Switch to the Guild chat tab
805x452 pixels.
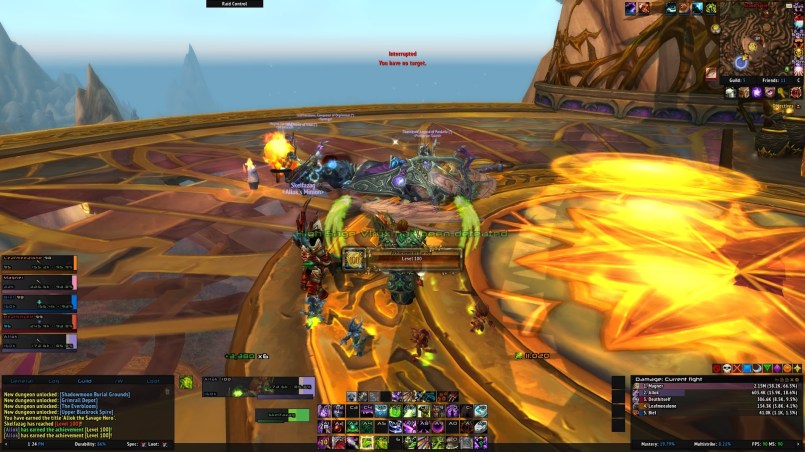[x=85, y=380]
